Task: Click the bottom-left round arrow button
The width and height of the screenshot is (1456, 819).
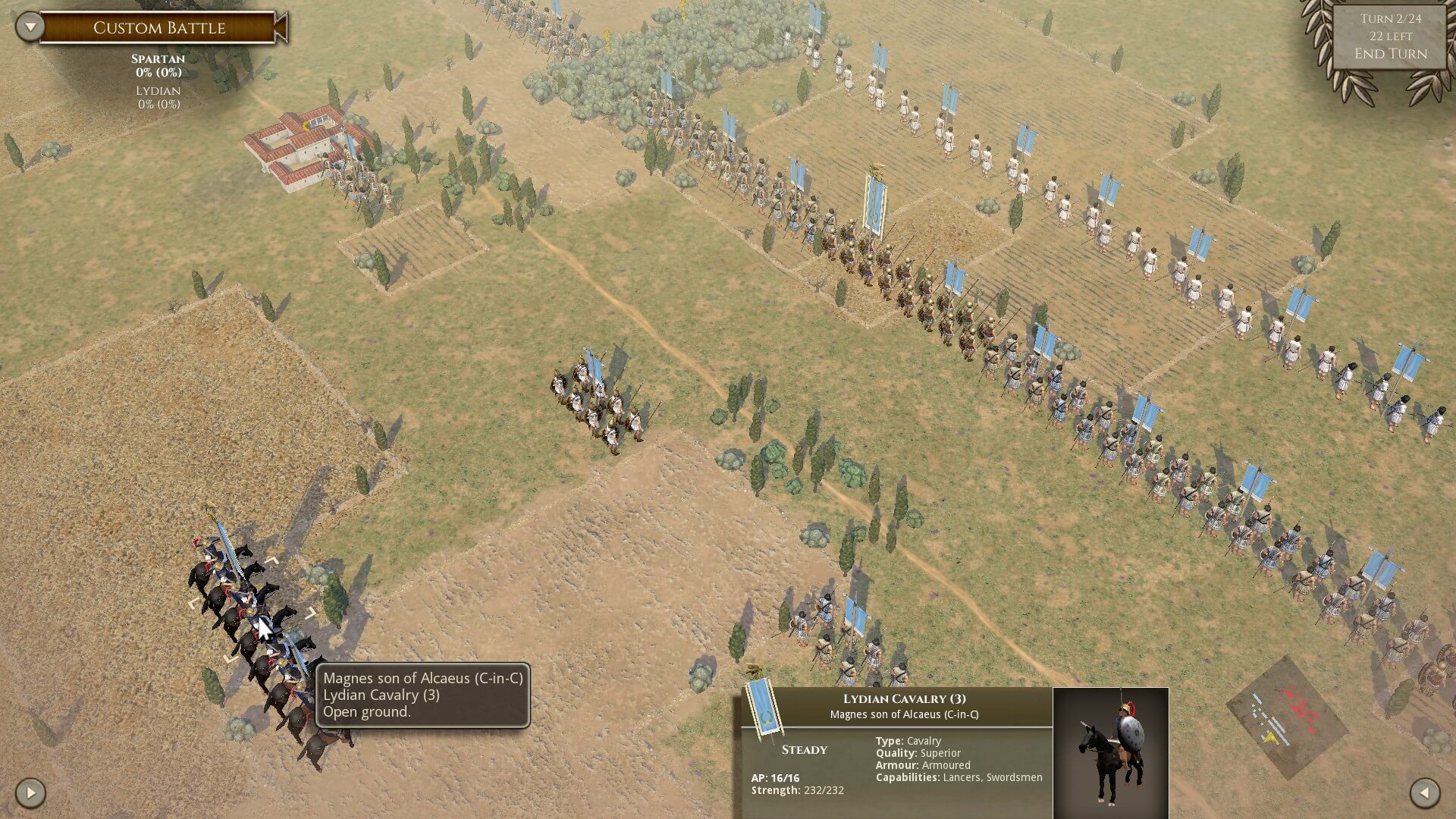Action: pos(30,793)
